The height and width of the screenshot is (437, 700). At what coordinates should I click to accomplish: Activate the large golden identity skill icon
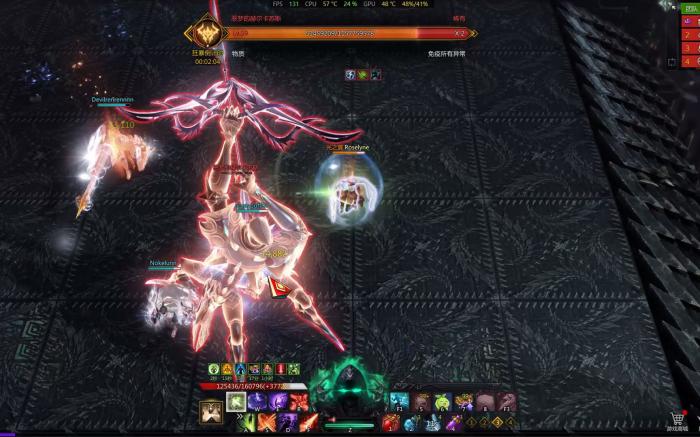(211, 411)
